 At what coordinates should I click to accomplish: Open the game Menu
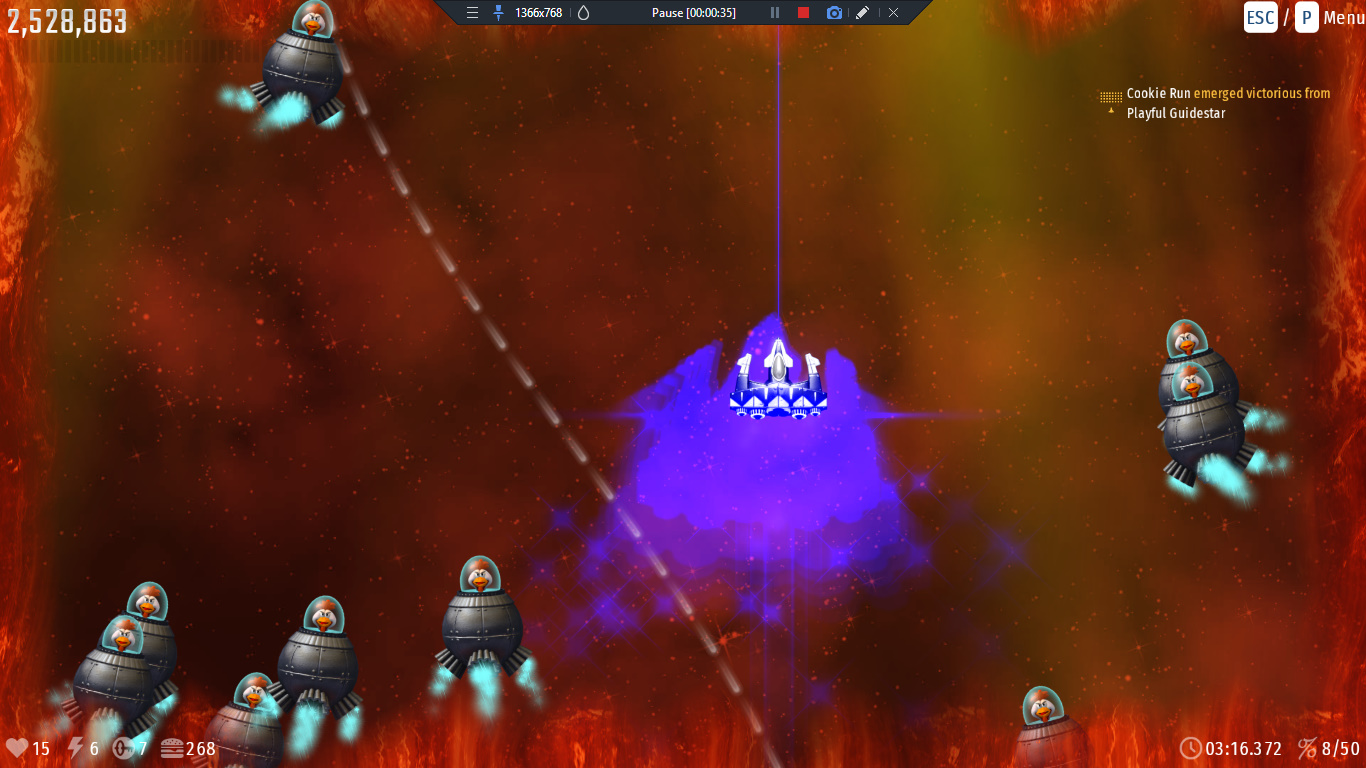coord(1342,18)
